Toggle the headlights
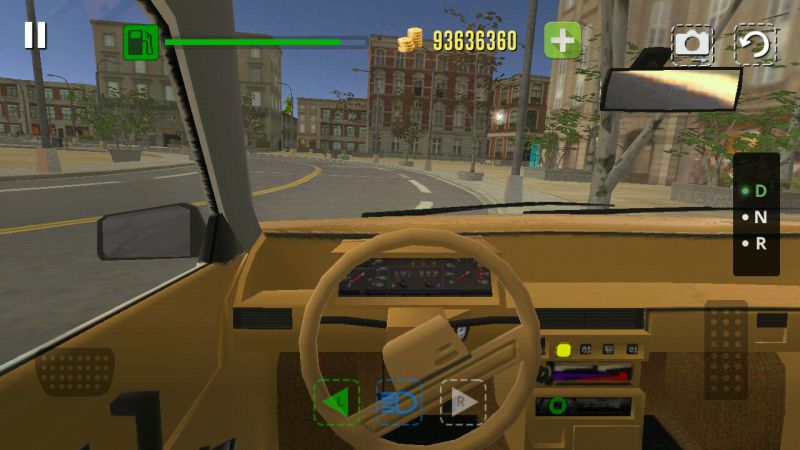 coord(399,402)
